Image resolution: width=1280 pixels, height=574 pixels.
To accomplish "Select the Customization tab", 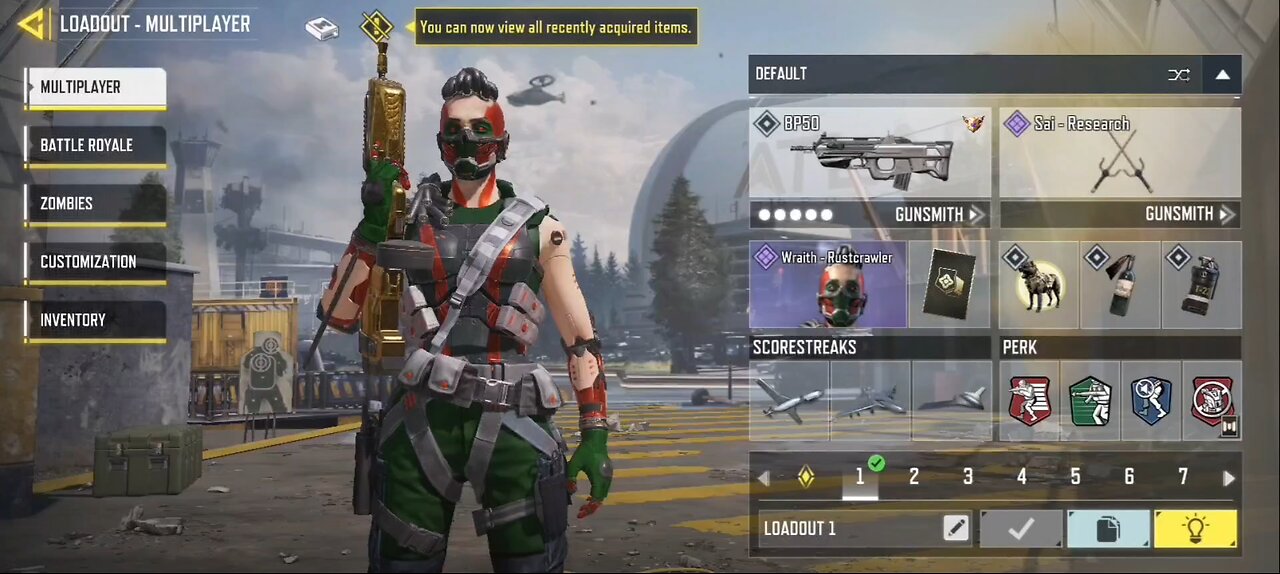I will (95, 262).
